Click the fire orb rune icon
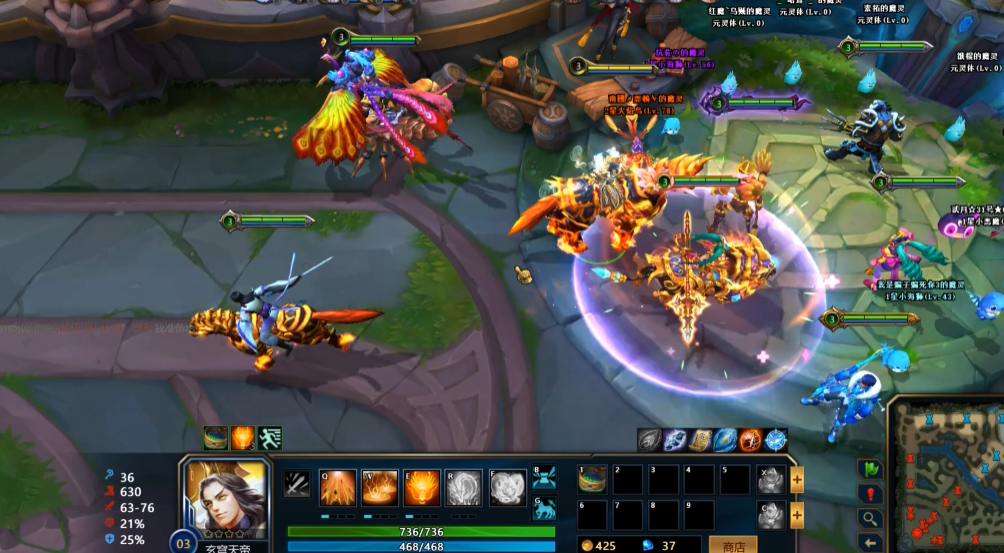1004x553 pixels. (x=751, y=439)
